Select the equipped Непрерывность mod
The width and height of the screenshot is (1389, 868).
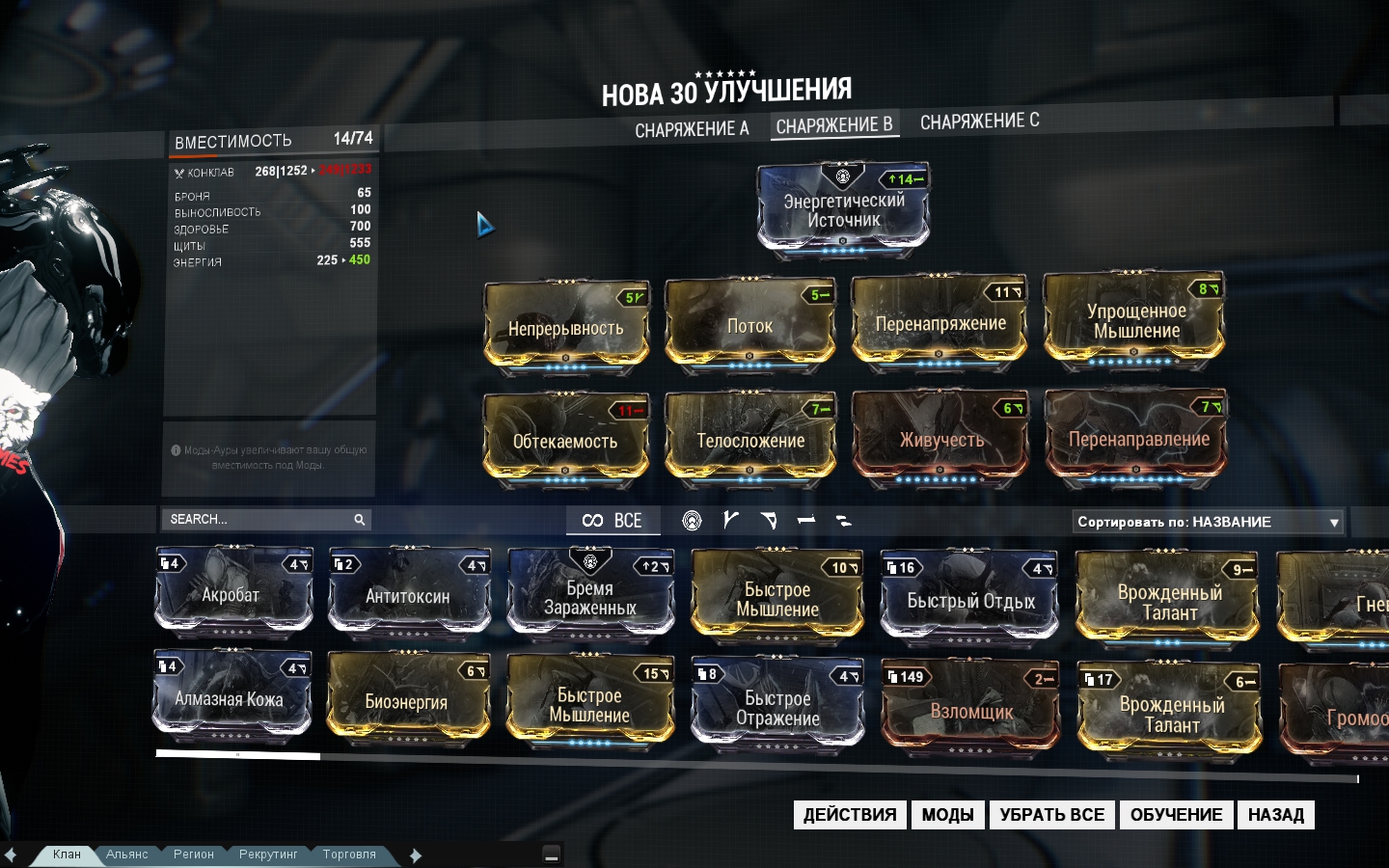(566, 326)
